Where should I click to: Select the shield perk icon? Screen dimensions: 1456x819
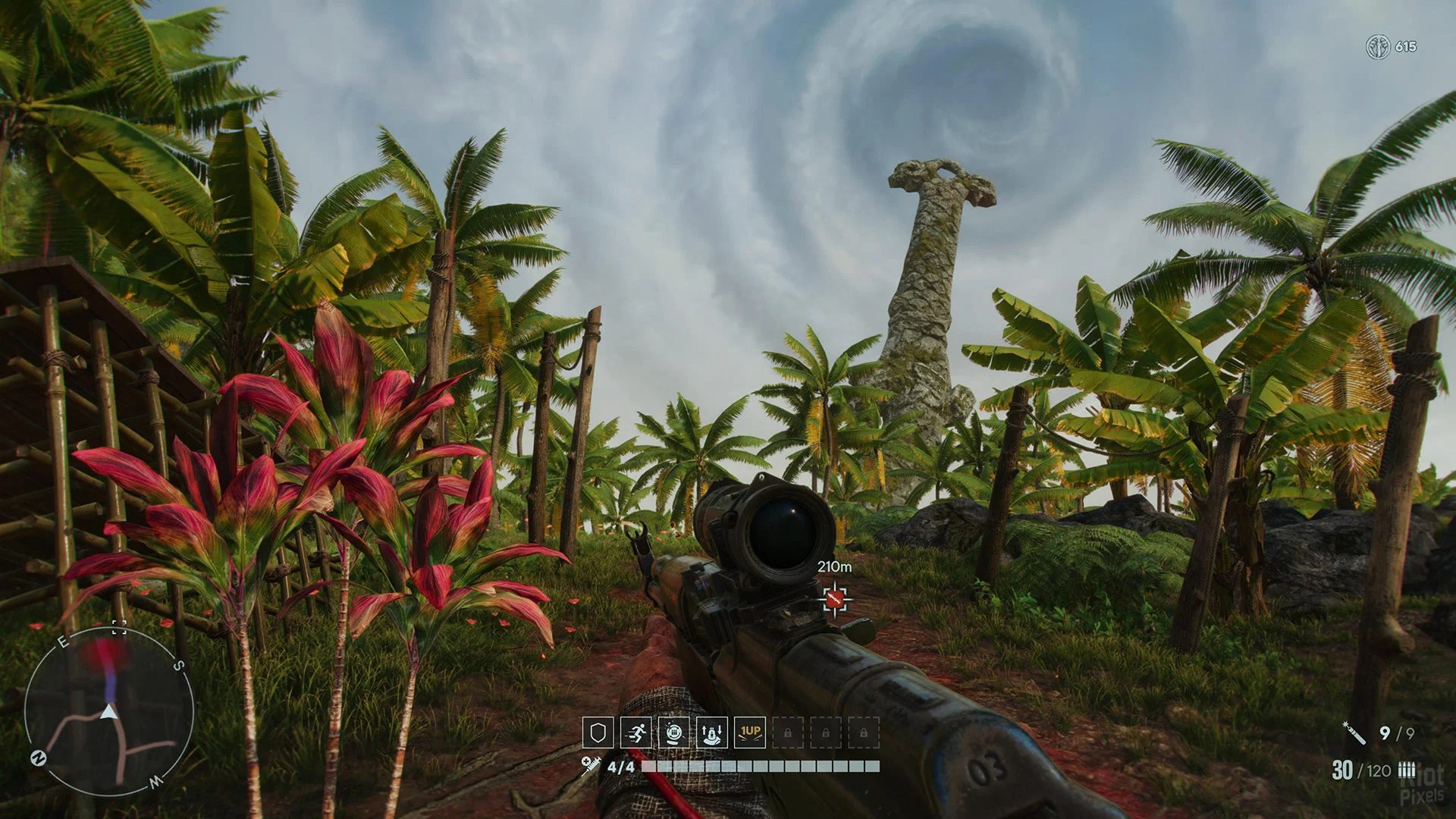coord(598,733)
